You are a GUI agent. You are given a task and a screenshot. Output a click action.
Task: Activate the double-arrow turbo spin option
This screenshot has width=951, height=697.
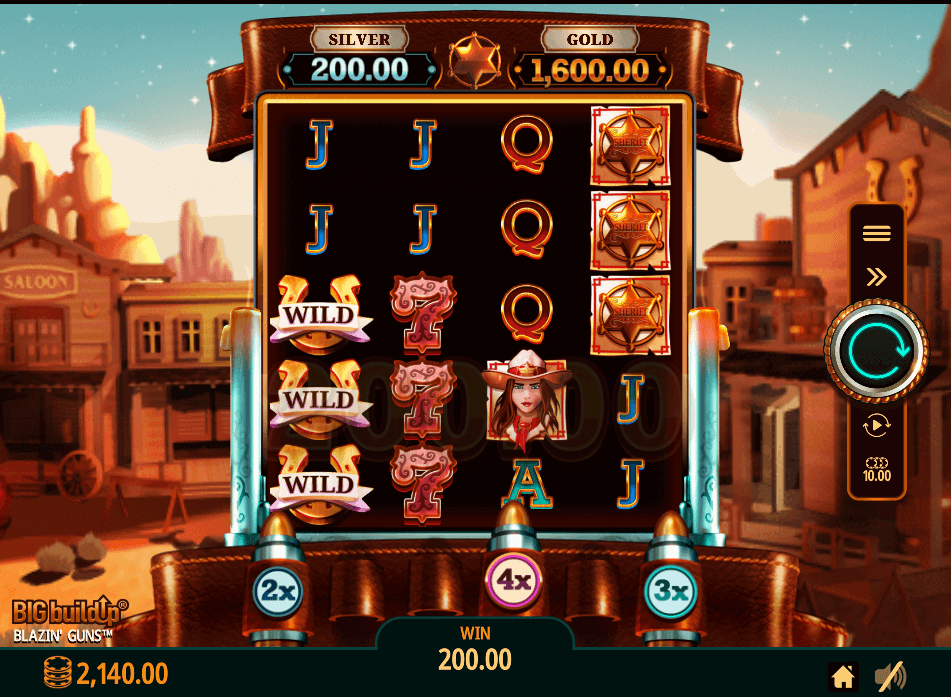tap(876, 276)
